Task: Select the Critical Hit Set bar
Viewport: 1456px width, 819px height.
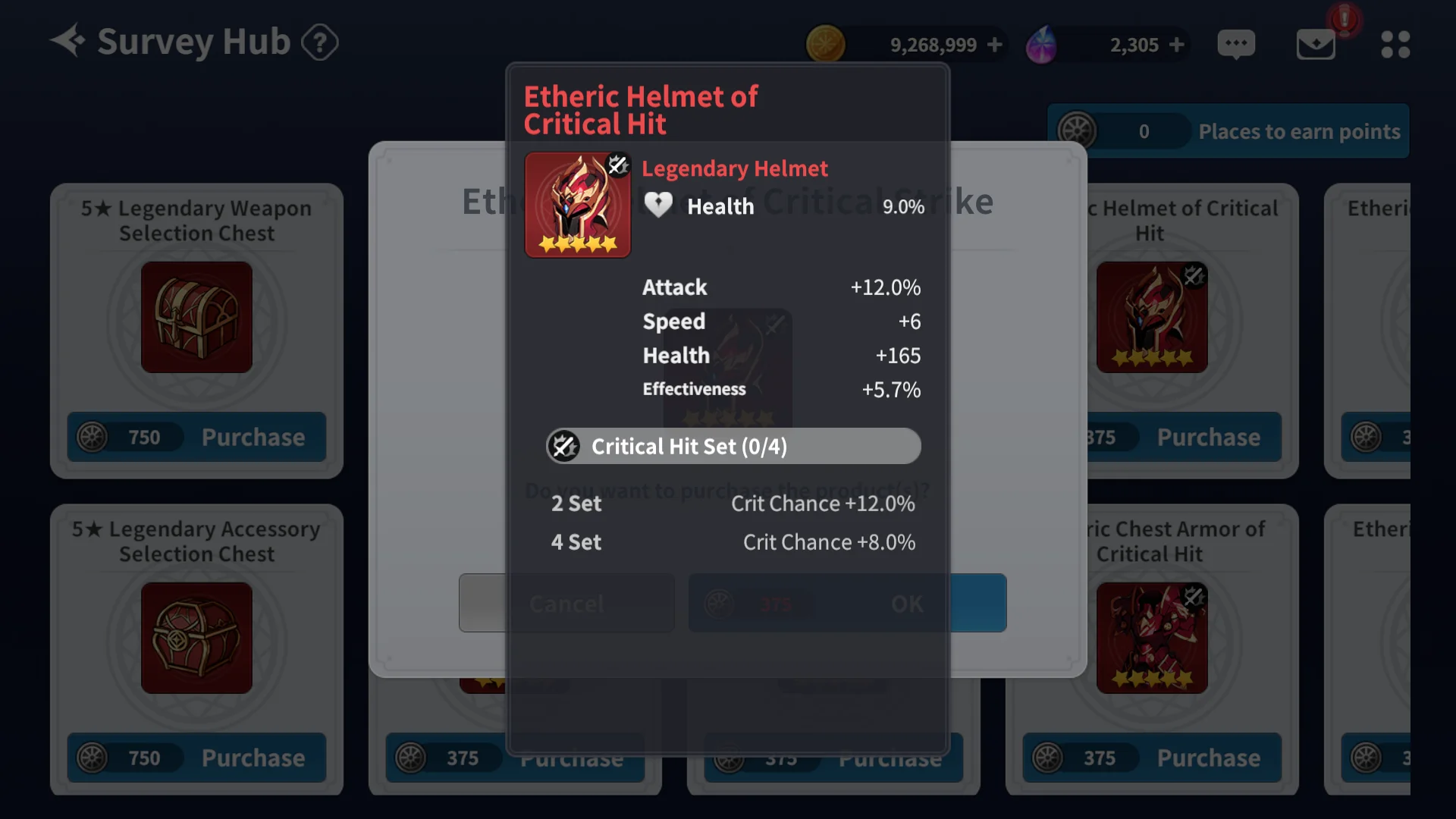Action: pos(733,446)
